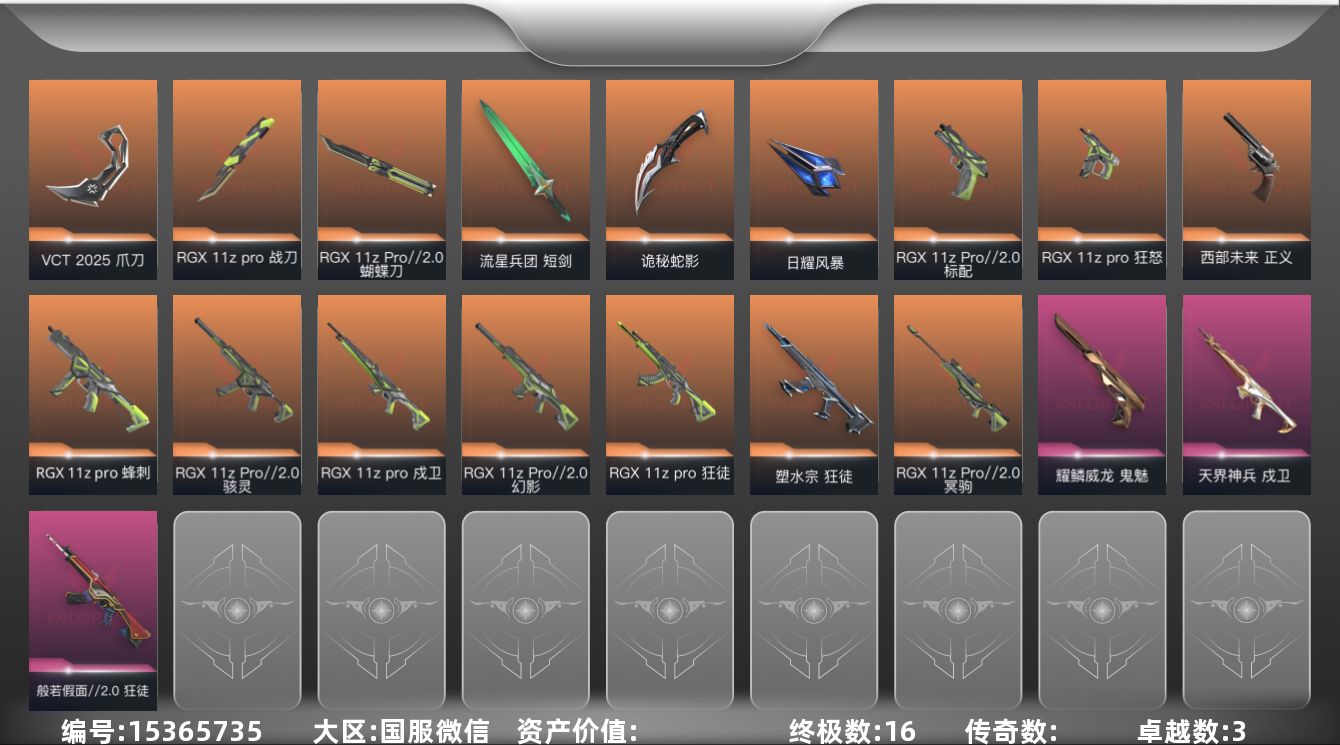This screenshot has height=745, width=1340.
Task: Select the pink 耀鳞威龙 鬼魅 skin card
Action: tap(1101, 393)
